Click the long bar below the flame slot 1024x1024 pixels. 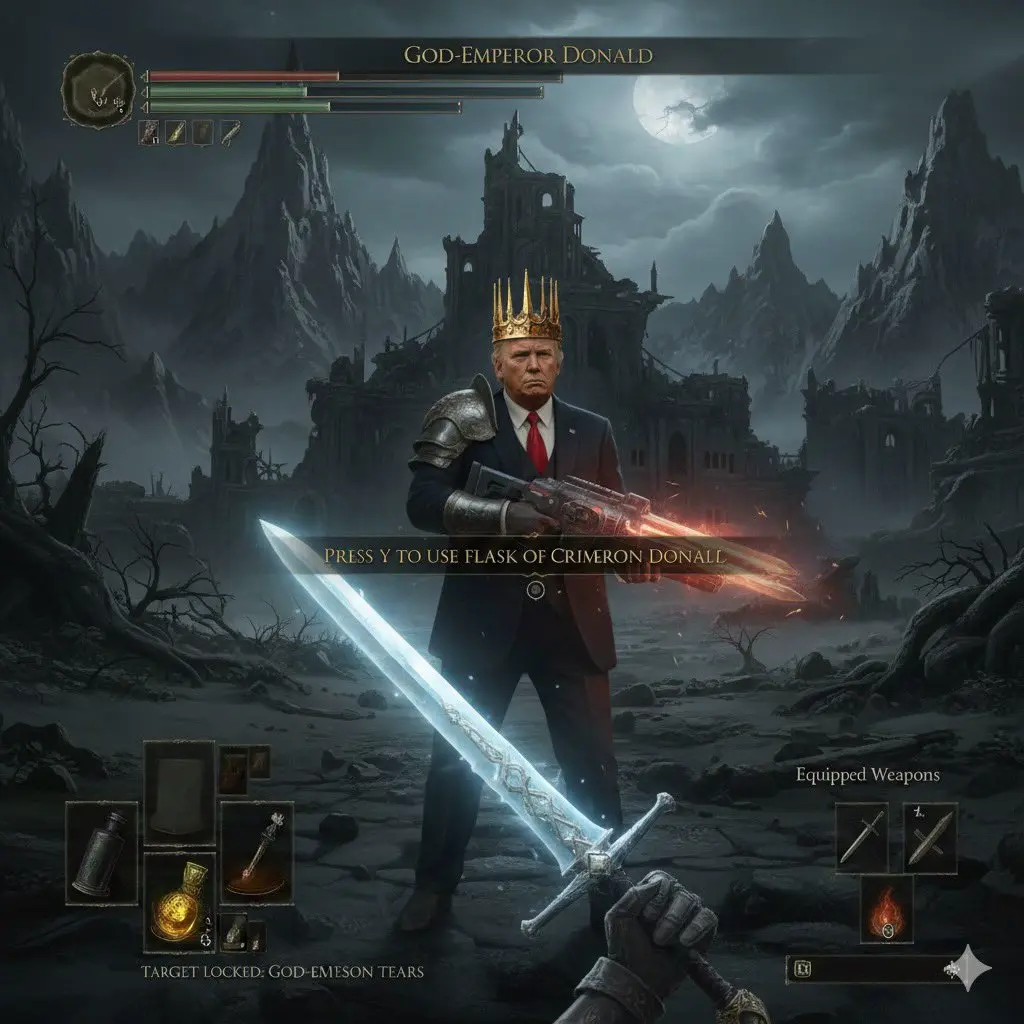[x=872, y=968]
